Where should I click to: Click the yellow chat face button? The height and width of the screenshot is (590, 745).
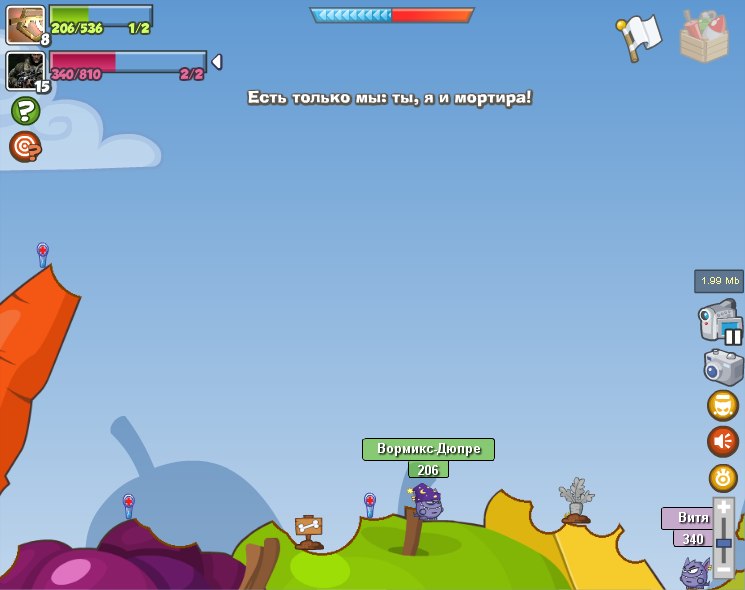pyautogui.click(x=723, y=405)
